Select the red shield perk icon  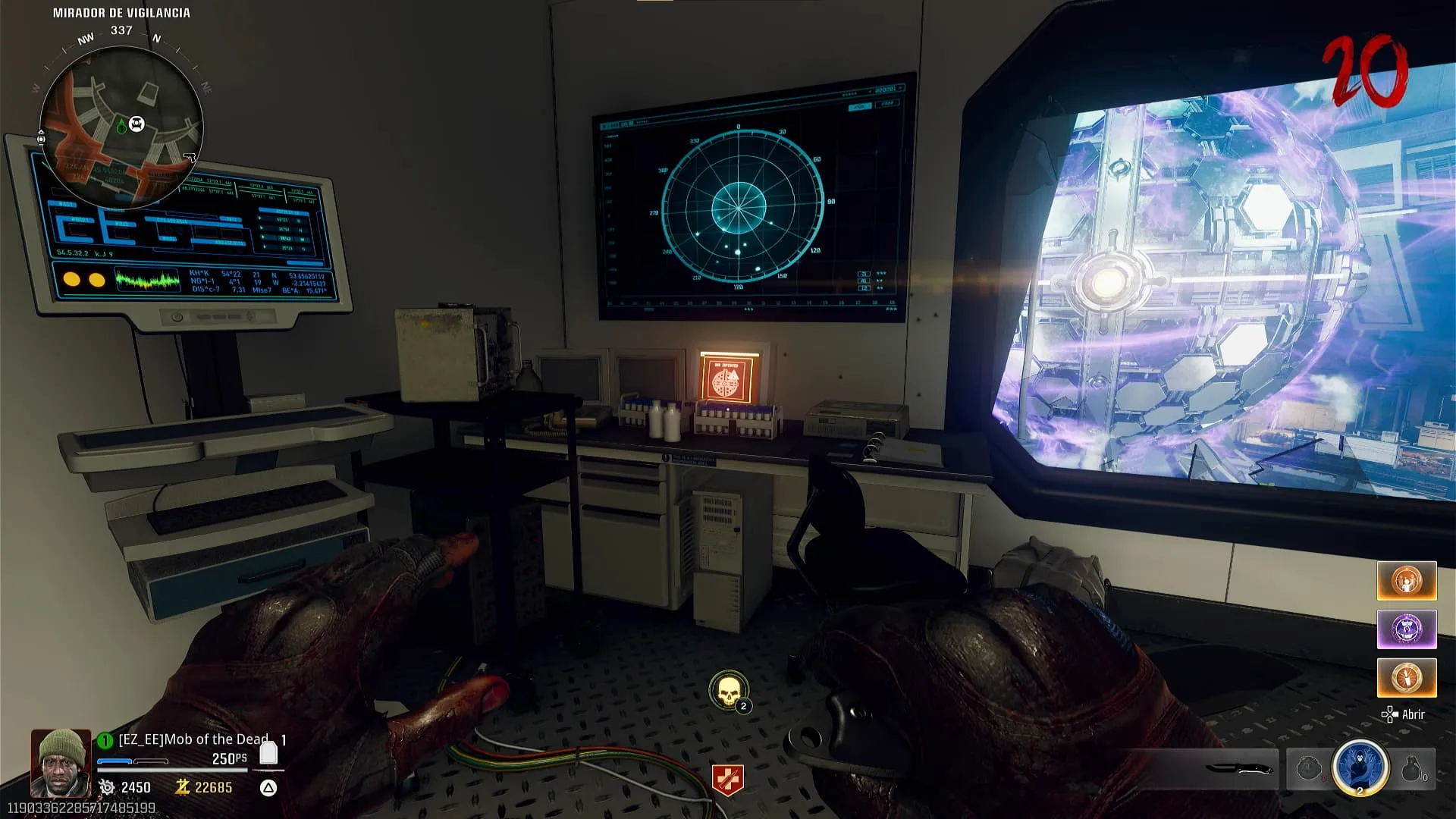(x=727, y=780)
